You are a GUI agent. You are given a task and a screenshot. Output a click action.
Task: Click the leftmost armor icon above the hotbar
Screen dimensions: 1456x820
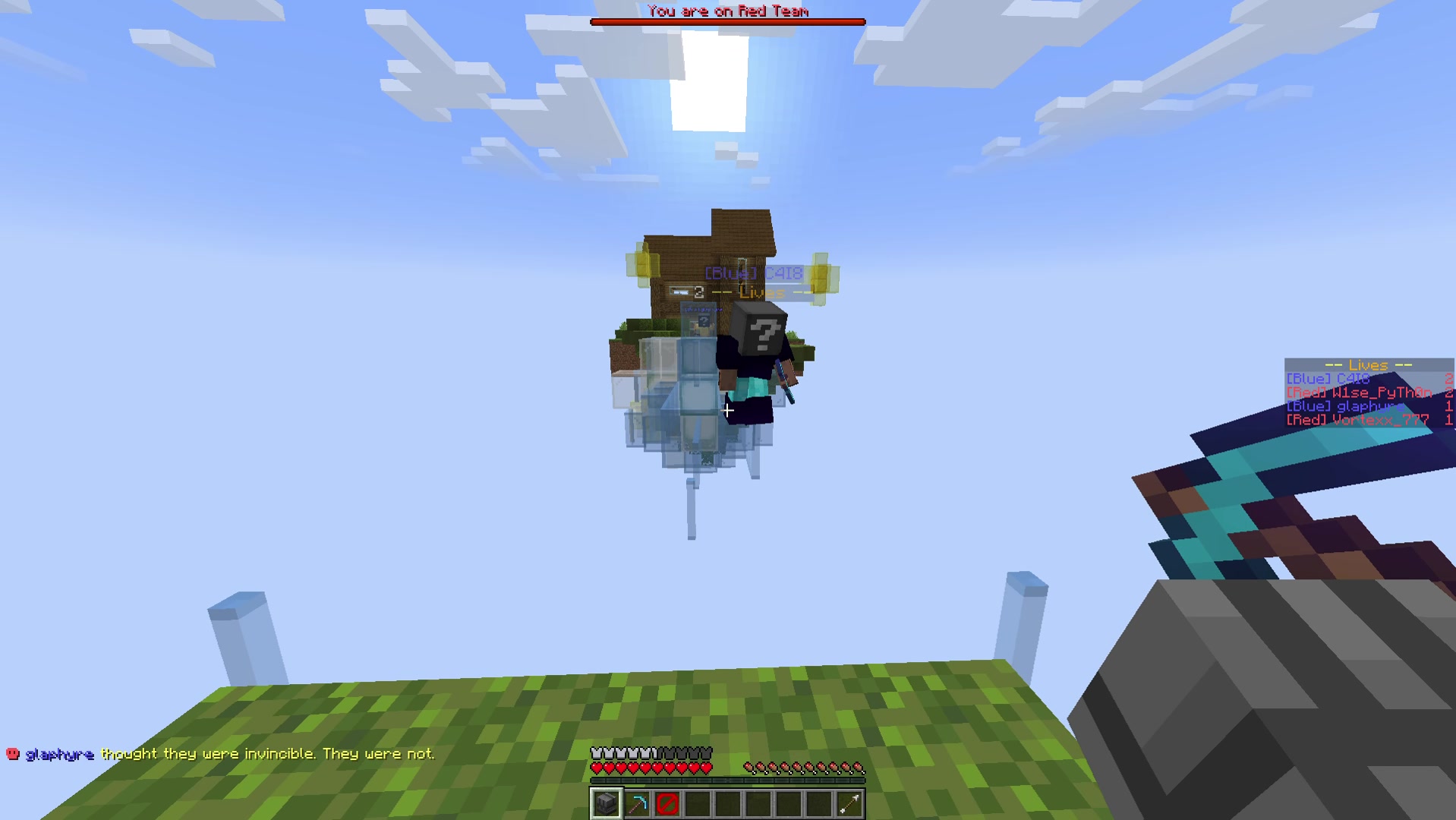click(597, 753)
